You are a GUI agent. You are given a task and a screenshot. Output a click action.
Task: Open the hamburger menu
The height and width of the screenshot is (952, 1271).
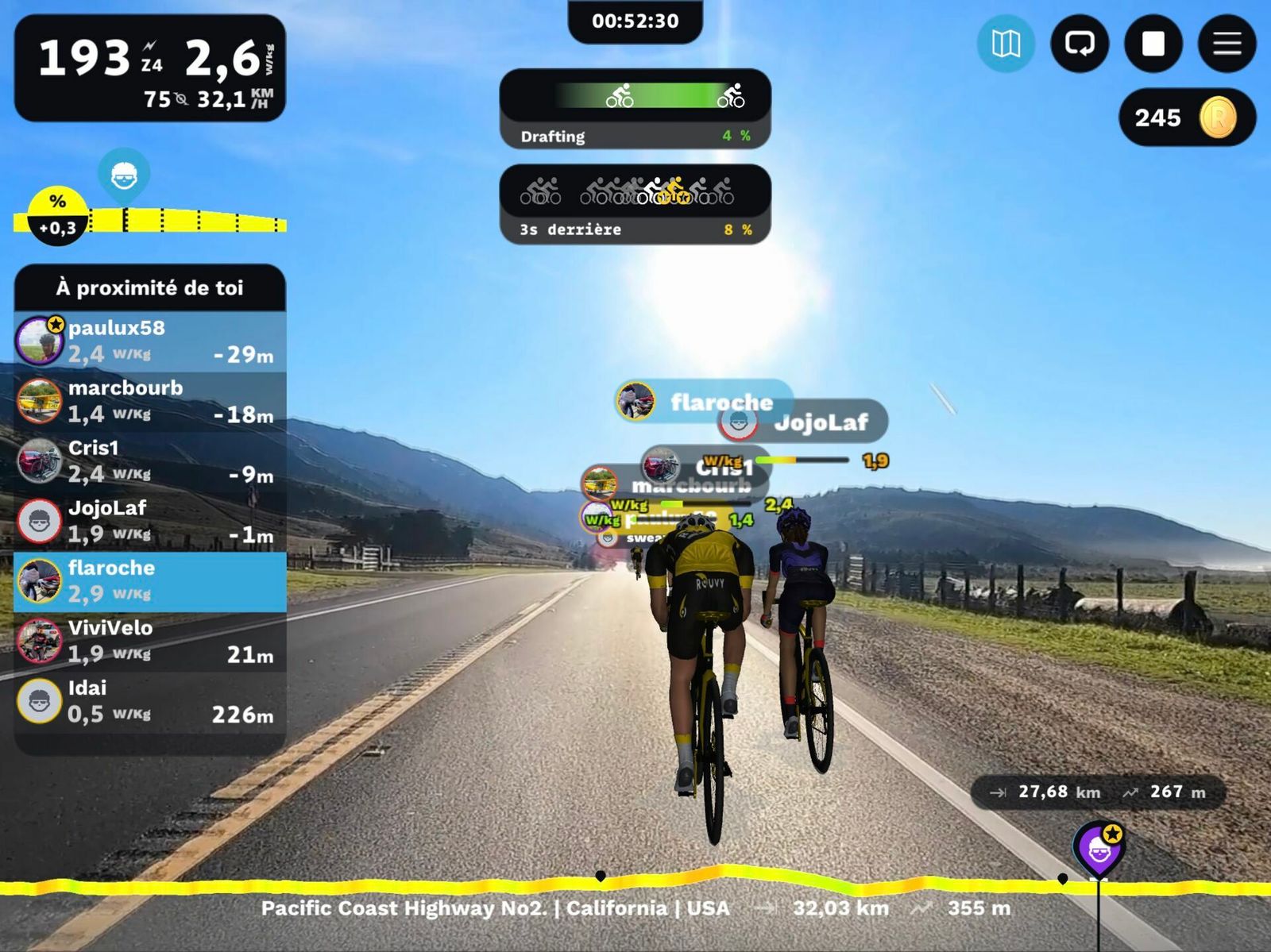click(x=1227, y=44)
